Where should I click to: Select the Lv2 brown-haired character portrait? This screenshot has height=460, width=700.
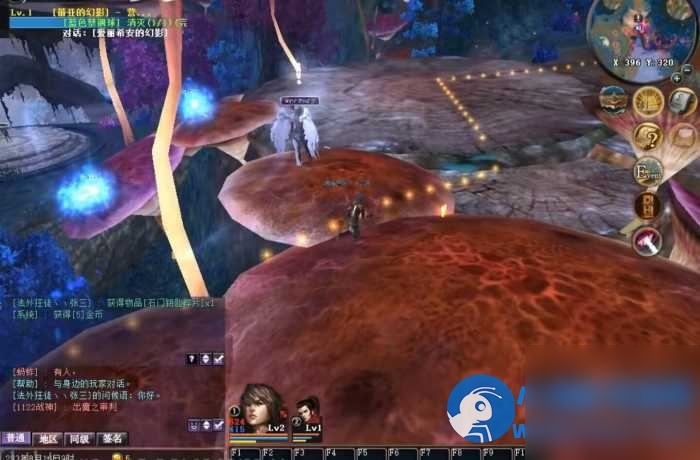262,406
